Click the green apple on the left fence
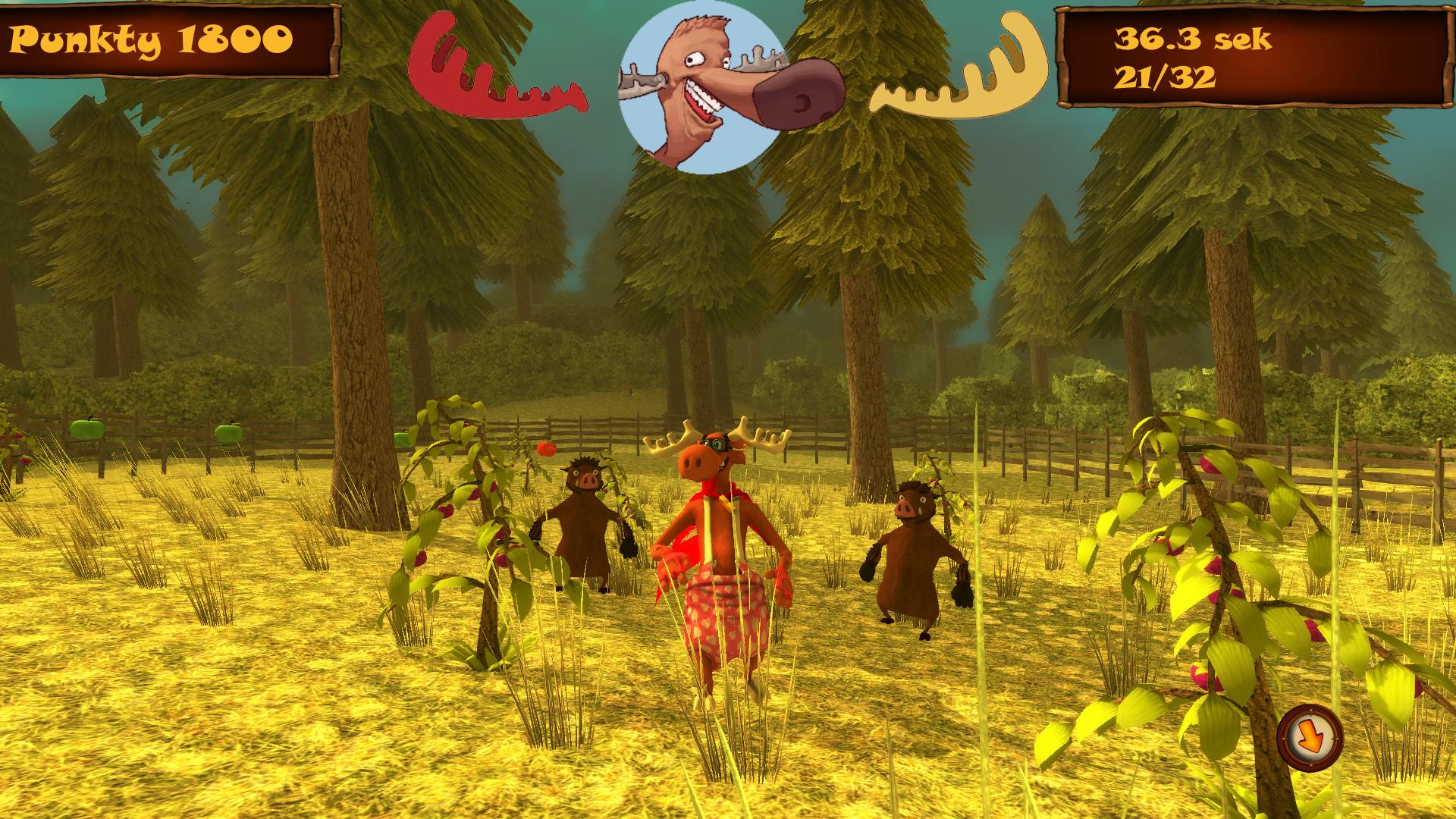Screen dimensions: 1456x819 (x=86, y=429)
